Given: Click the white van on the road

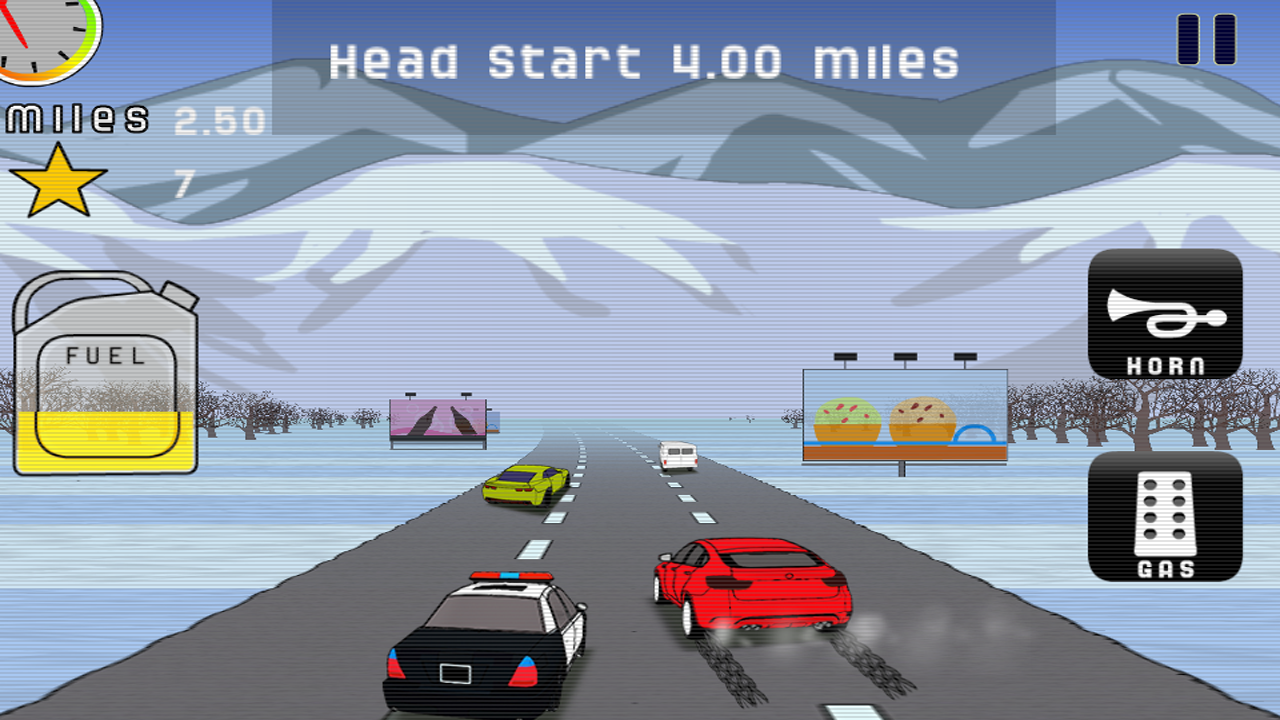Looking at the screenshot, I should [x=676, y=455].
